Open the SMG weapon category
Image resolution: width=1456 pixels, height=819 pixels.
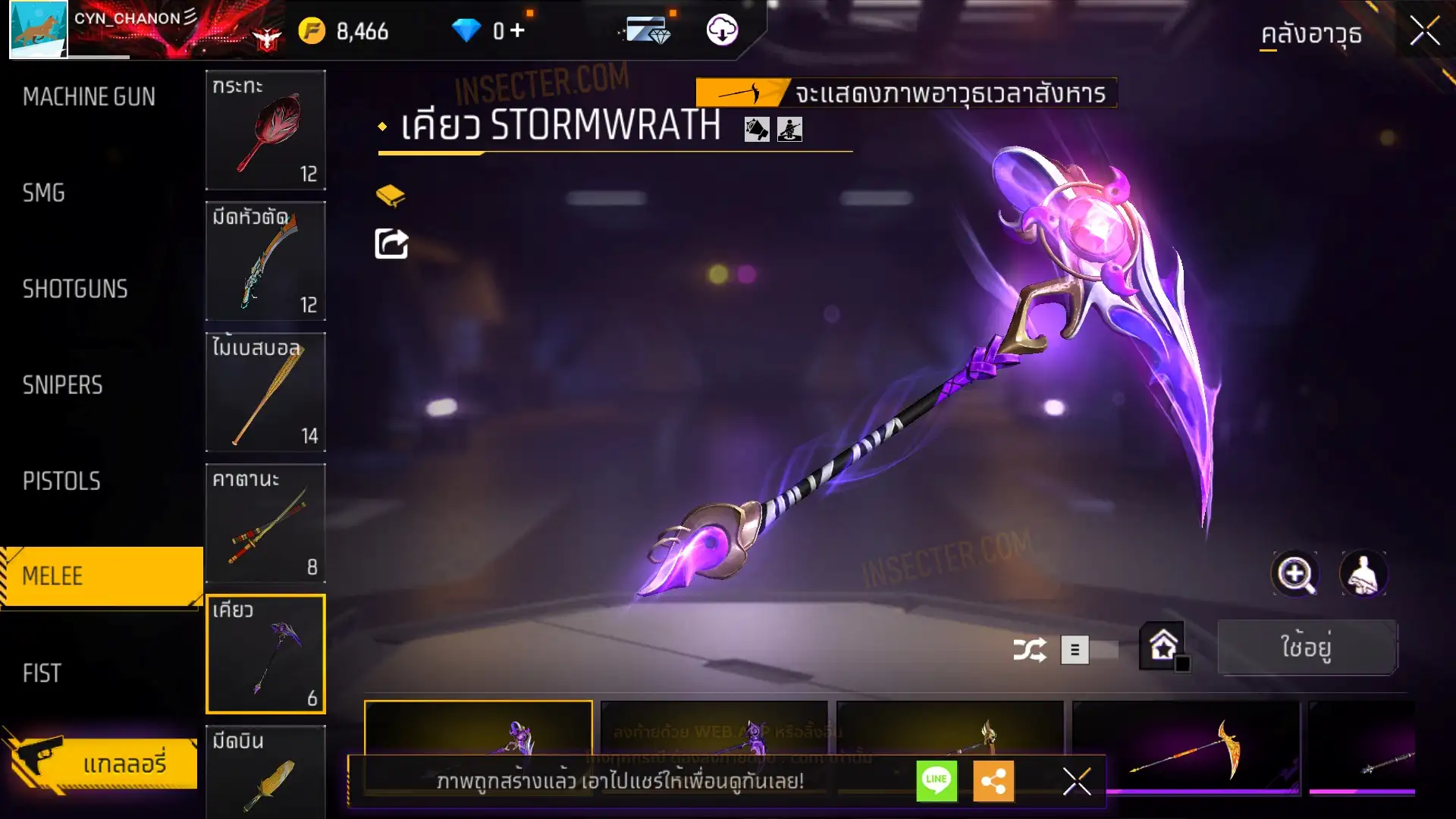pyautogui.click(x=44, y=193)
